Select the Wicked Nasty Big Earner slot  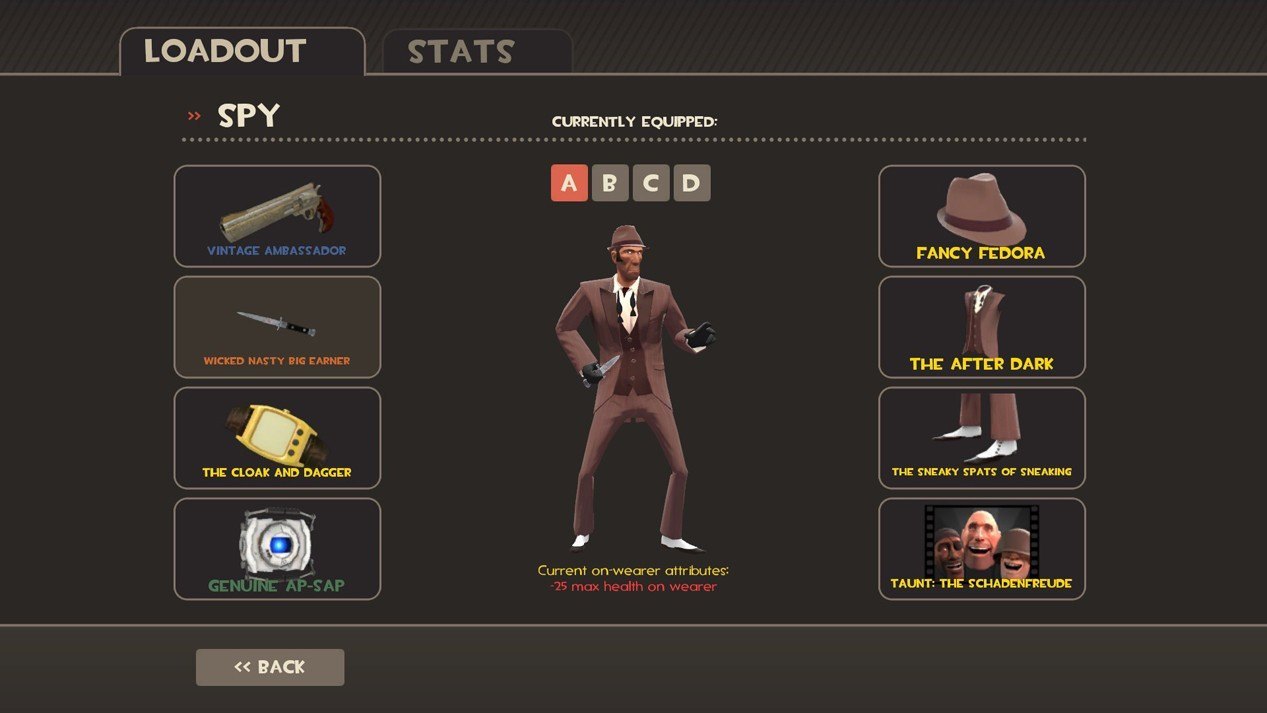(x=277, y=327)
